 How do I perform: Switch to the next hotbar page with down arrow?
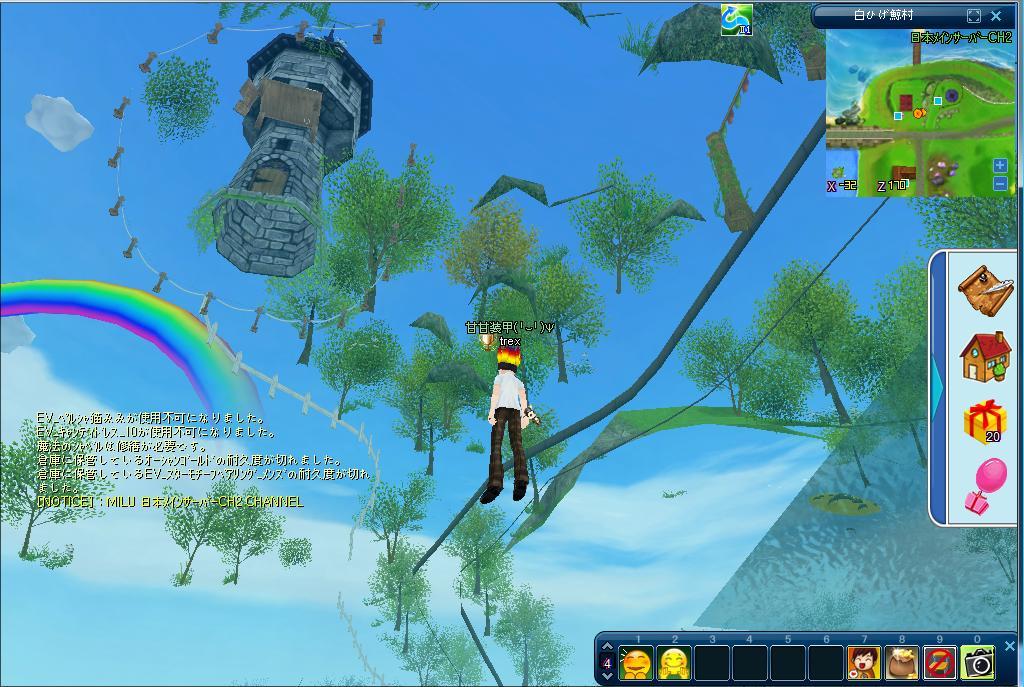[607, 676]
